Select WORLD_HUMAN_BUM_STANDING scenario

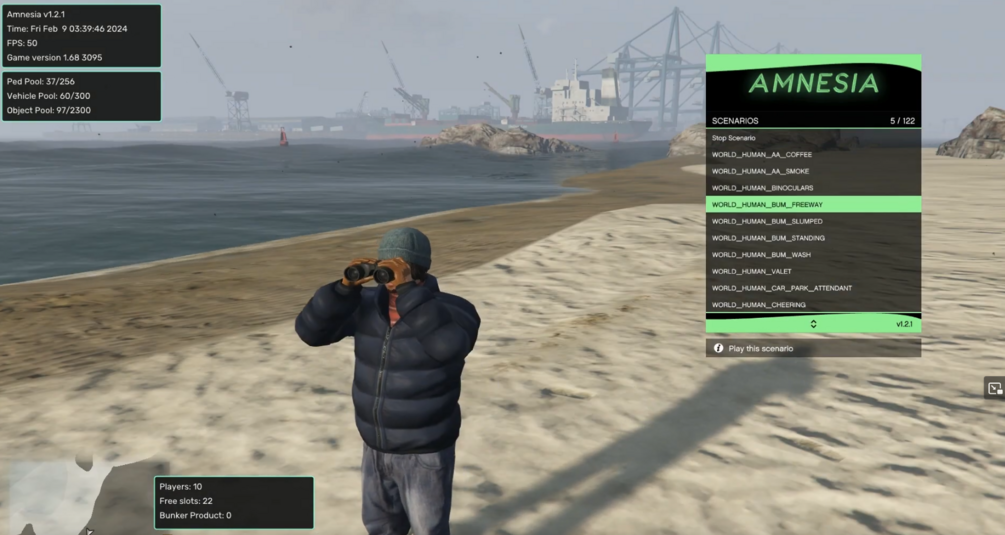click(812, 238)
